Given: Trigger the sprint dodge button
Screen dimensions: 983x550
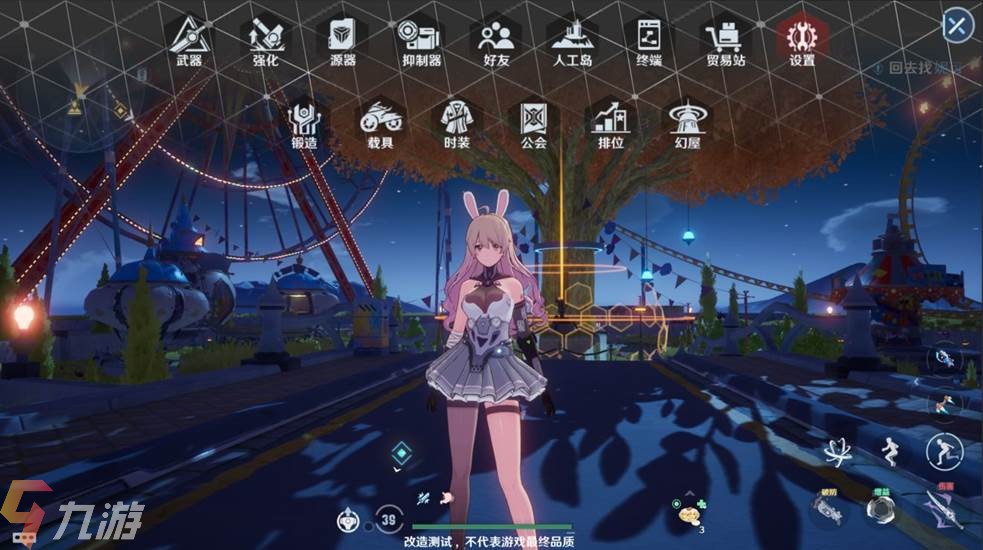Looking at the screenshot, I should (x=942, y=452).
